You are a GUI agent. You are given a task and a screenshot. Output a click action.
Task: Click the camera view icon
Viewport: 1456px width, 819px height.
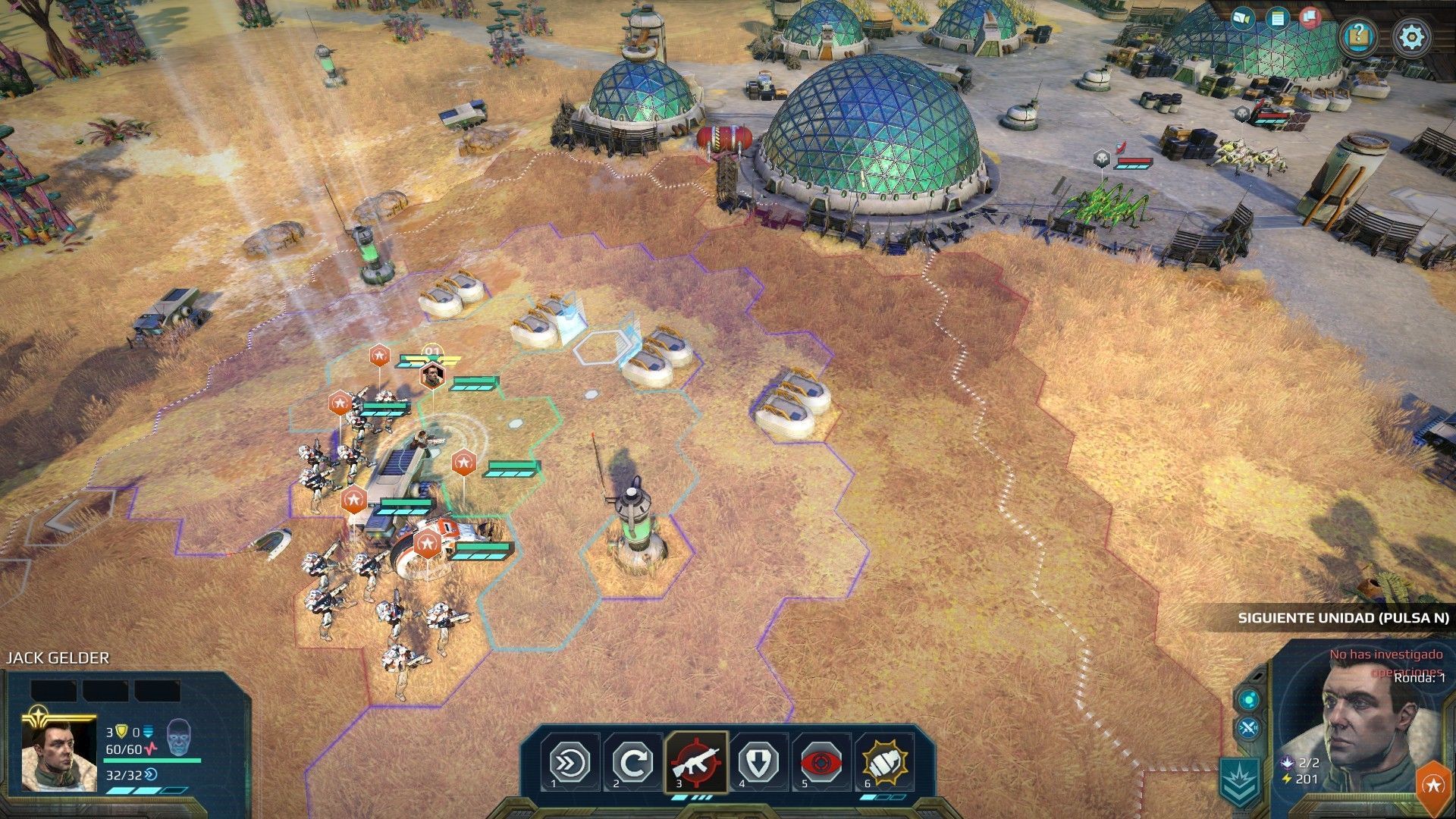pos(1242,17)
